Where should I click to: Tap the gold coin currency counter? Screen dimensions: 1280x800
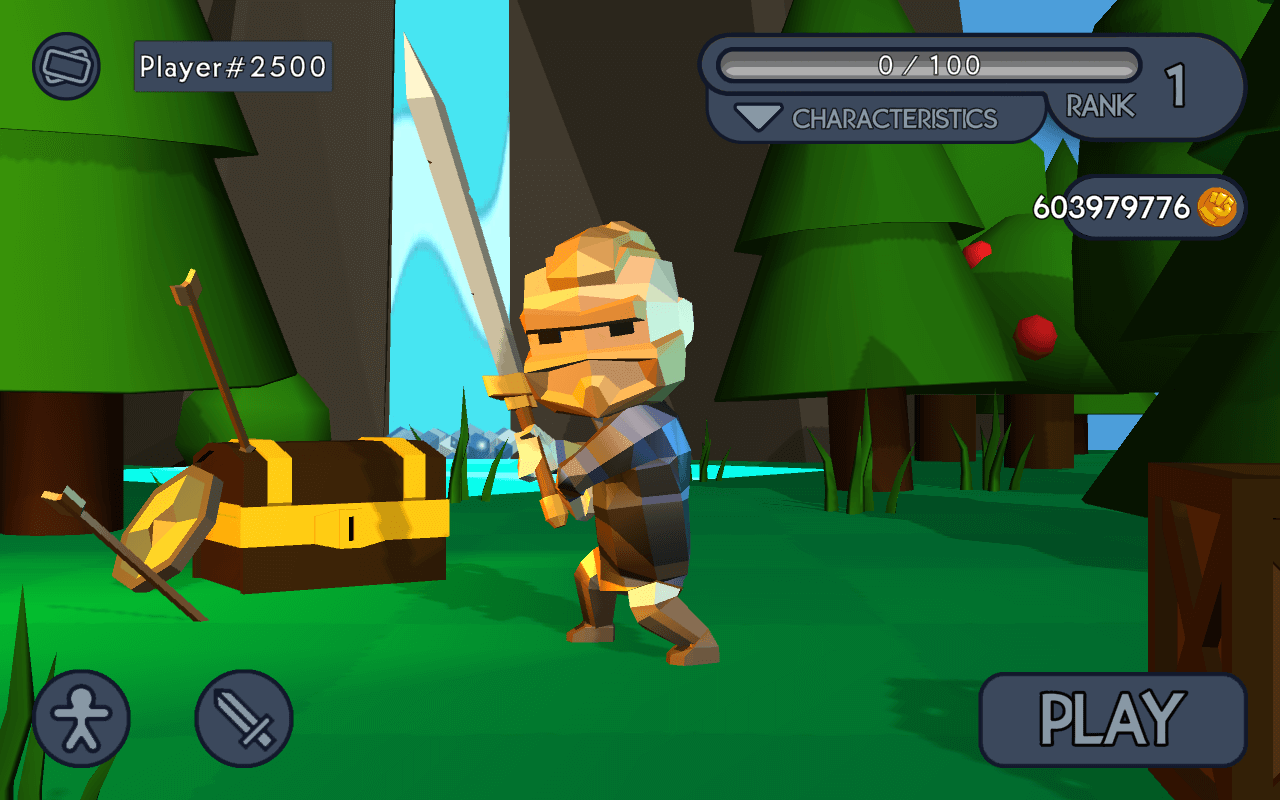[x=1152, y=208]
